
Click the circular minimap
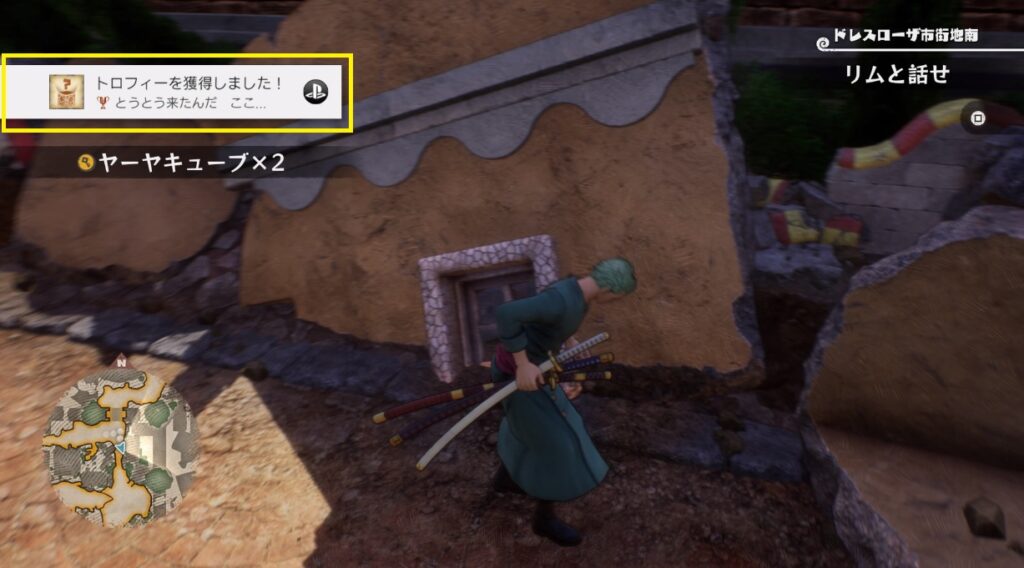pyautogui.click(x=120, y=442)
